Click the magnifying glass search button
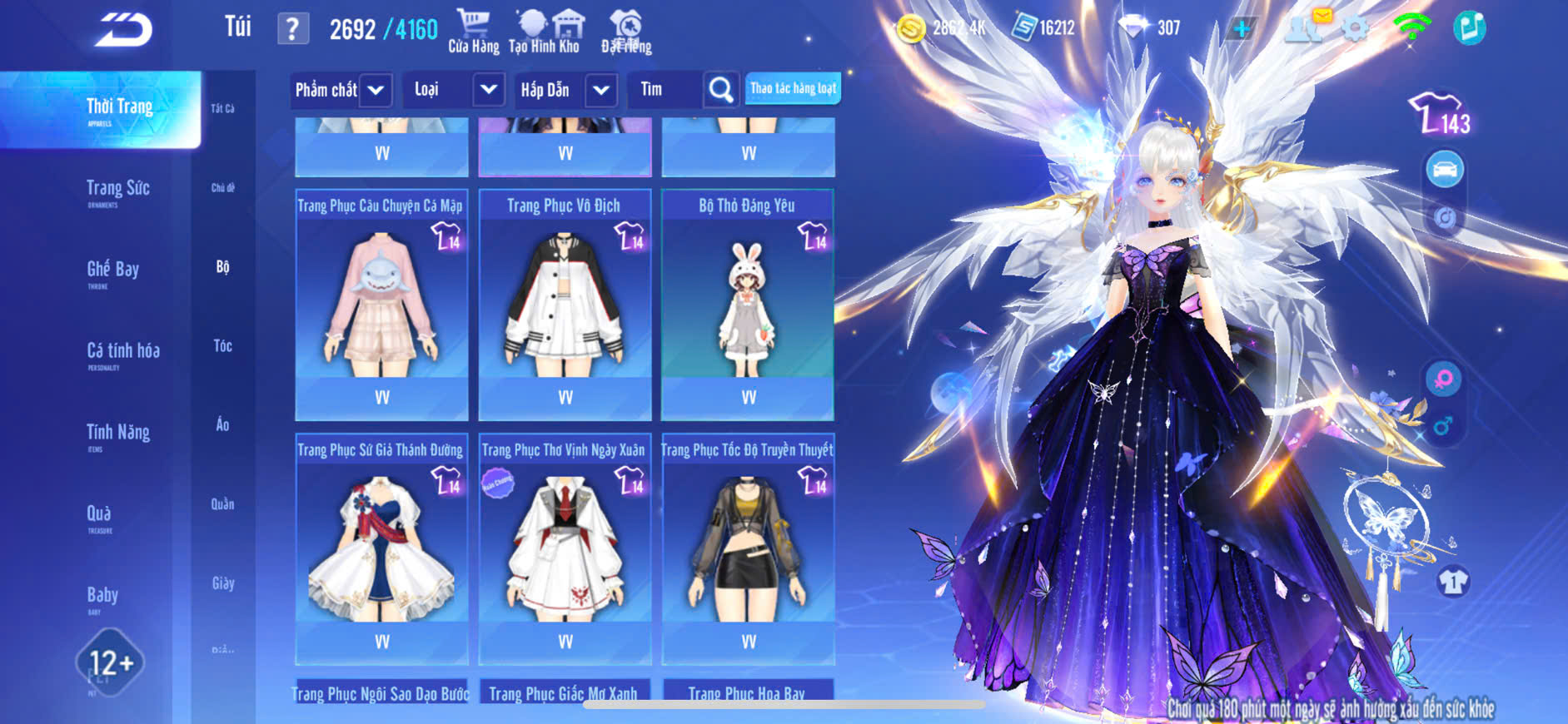 point(720,90)
